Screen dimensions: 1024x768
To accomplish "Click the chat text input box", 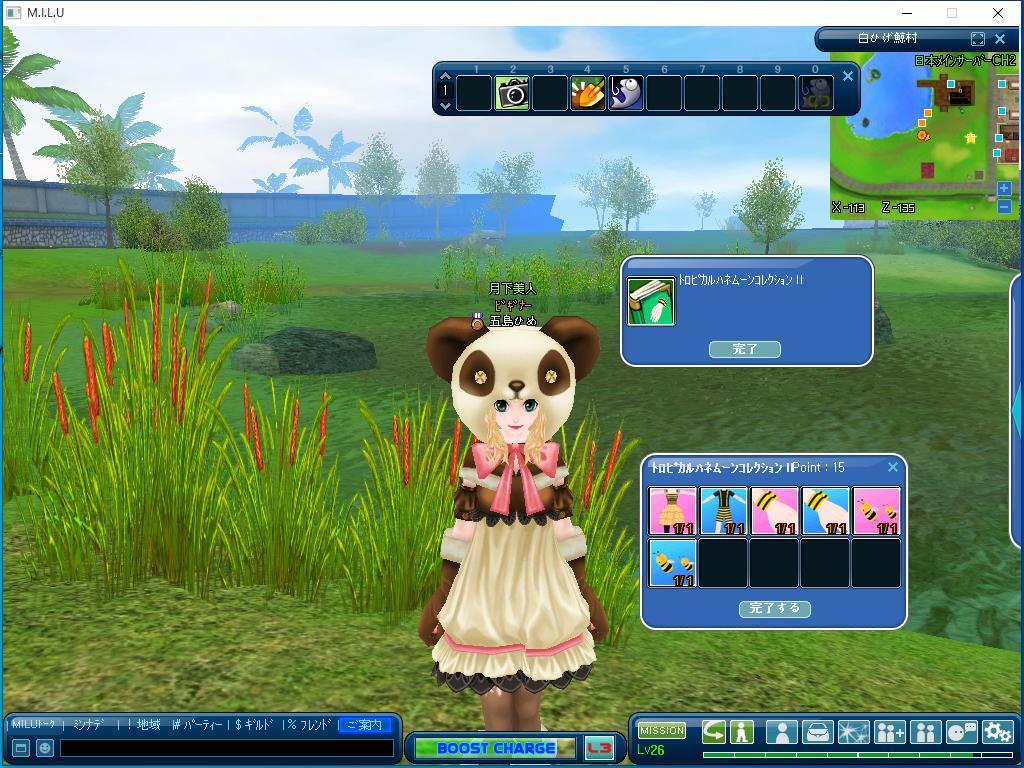I will click(226, 747).
